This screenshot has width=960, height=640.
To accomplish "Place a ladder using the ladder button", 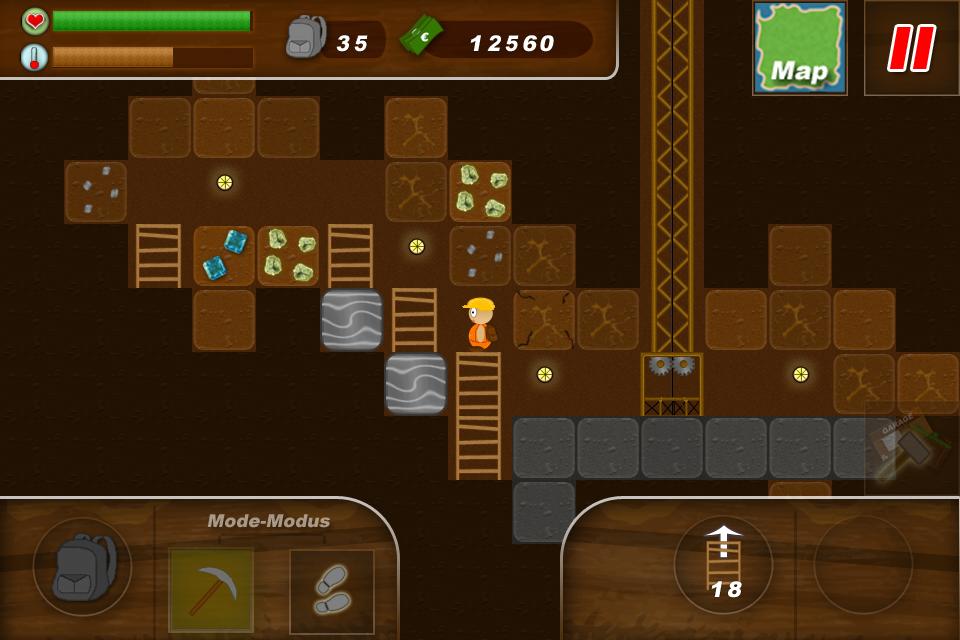I will [723, 565].
